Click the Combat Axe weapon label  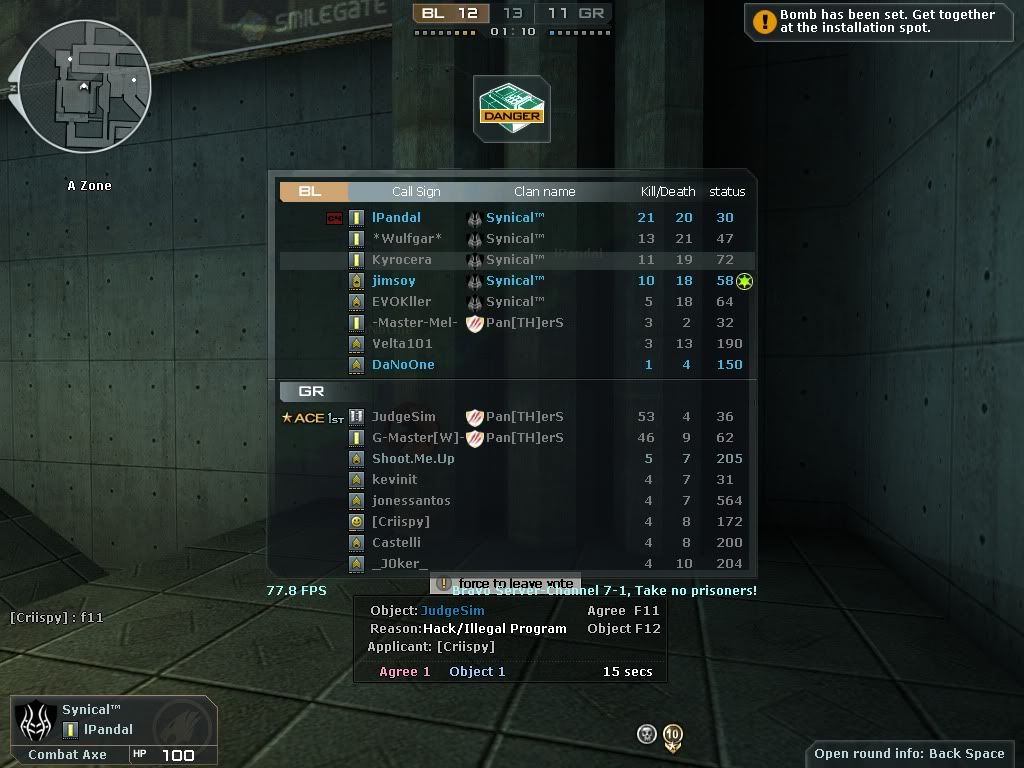(x=67, y=754)
